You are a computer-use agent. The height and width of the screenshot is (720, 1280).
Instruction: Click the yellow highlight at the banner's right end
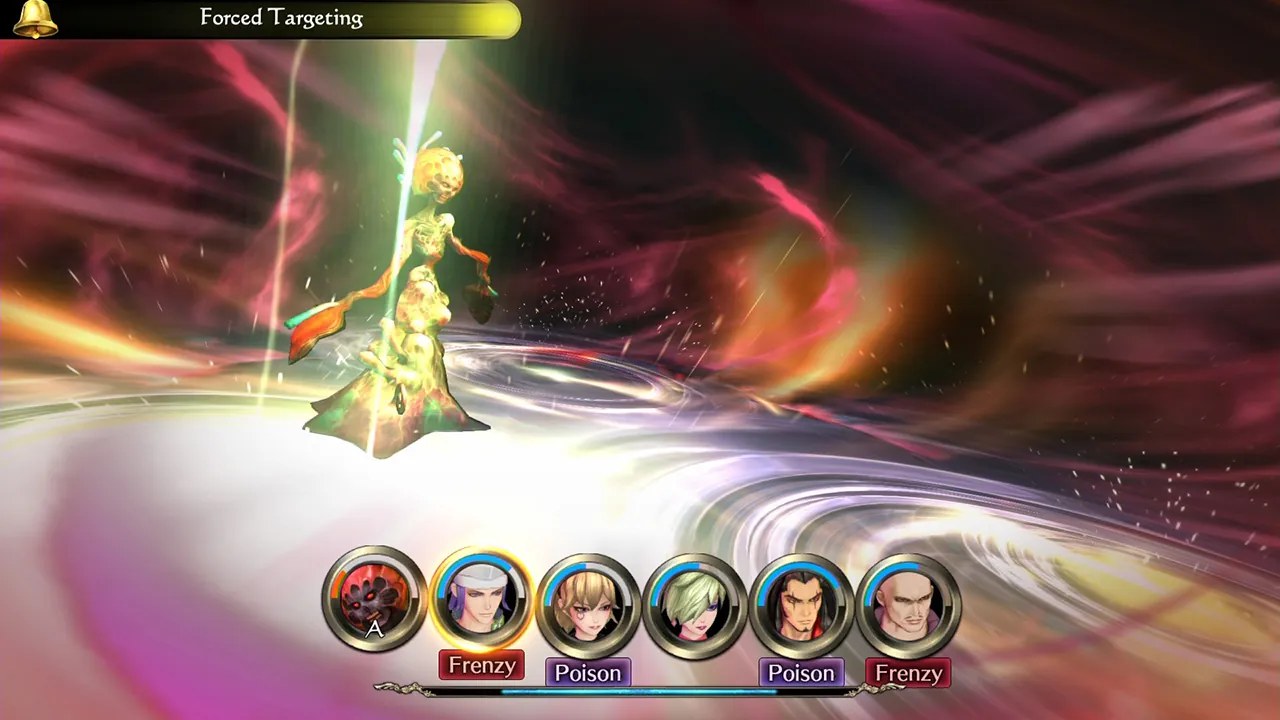pyautogui.click(x=500, y=18)
